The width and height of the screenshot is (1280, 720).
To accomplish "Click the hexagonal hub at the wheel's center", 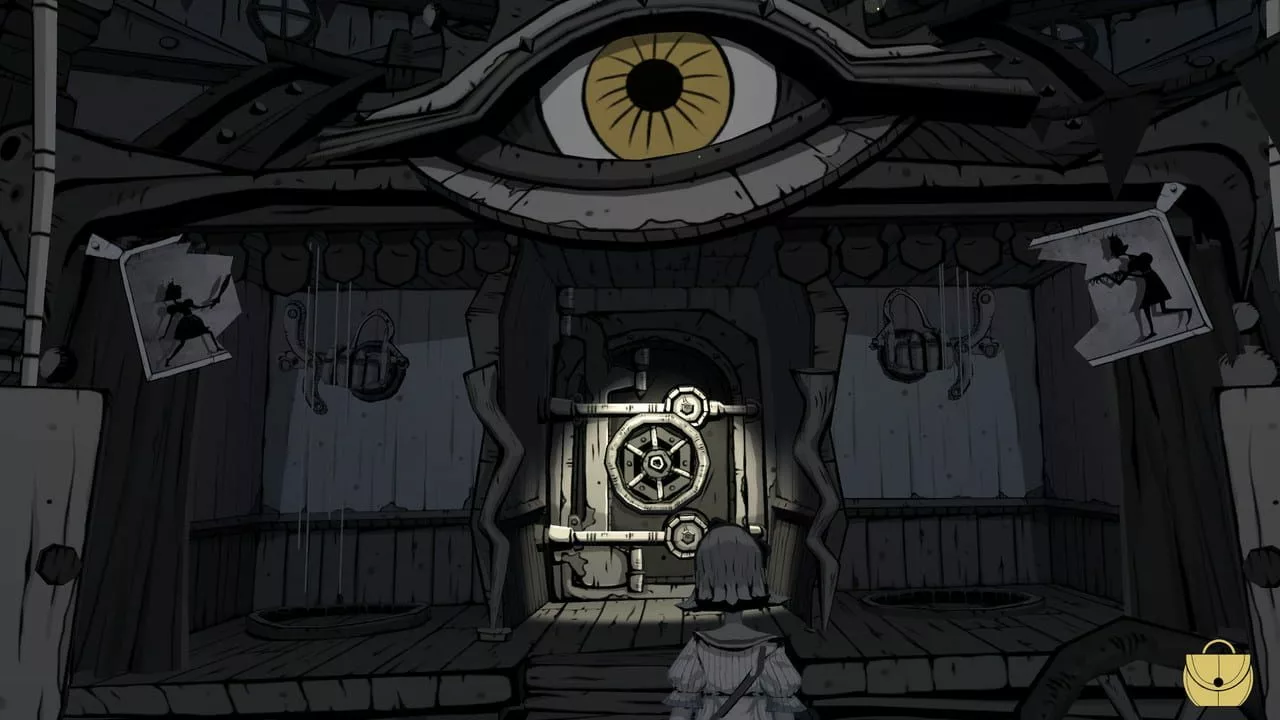I will coord(656,463).
